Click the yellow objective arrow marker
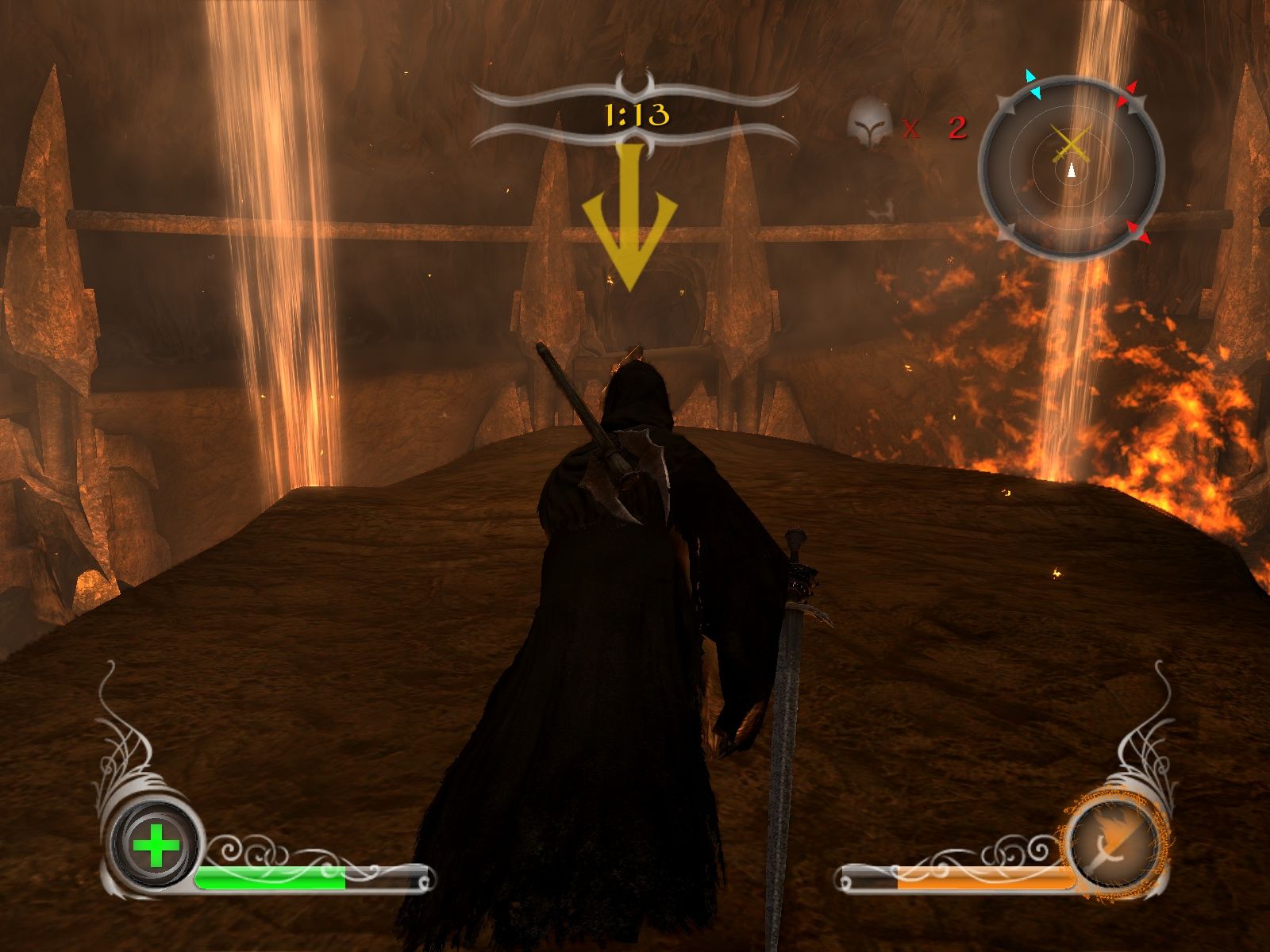 tap(629, 221)
